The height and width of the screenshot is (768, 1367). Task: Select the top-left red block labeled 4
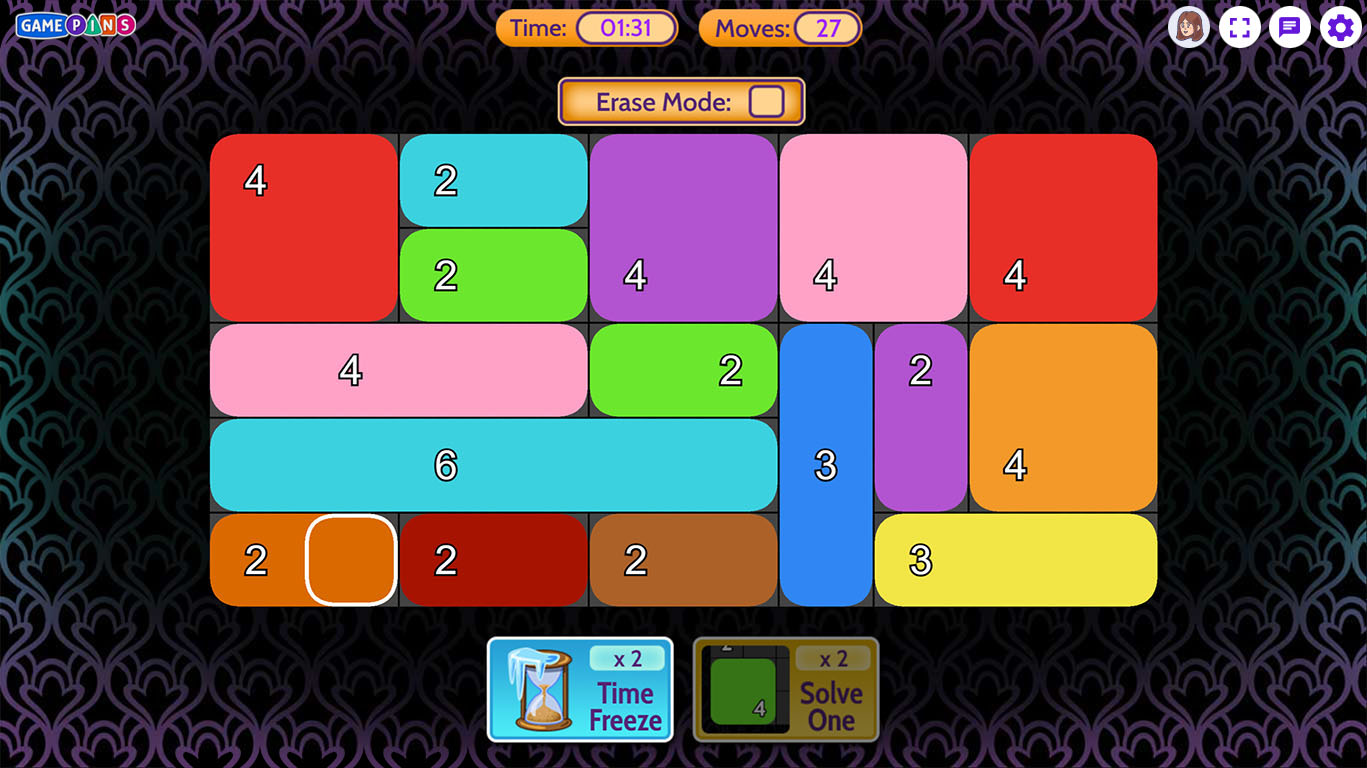303,228
